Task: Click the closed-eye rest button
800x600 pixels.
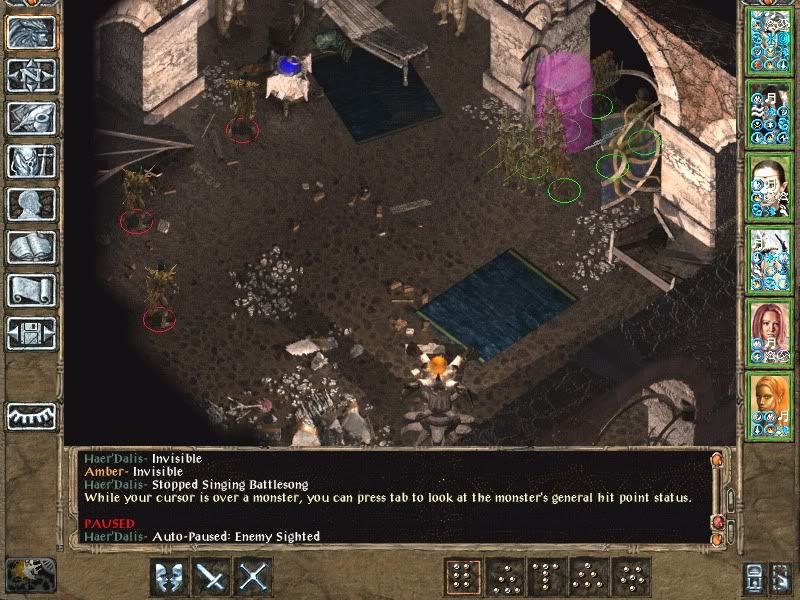Action: point(31,415)
